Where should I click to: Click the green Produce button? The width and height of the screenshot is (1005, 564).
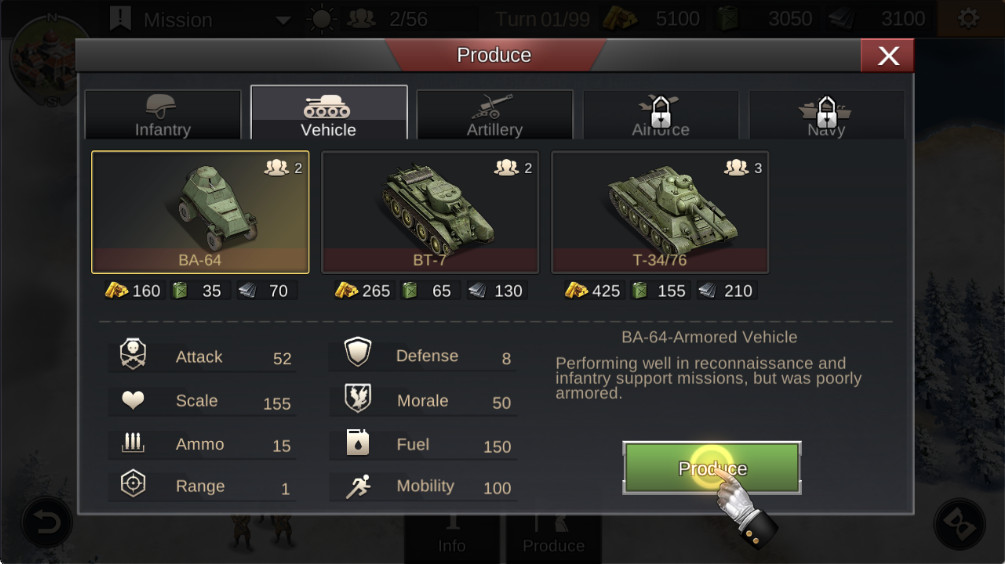tap(712, 467)
